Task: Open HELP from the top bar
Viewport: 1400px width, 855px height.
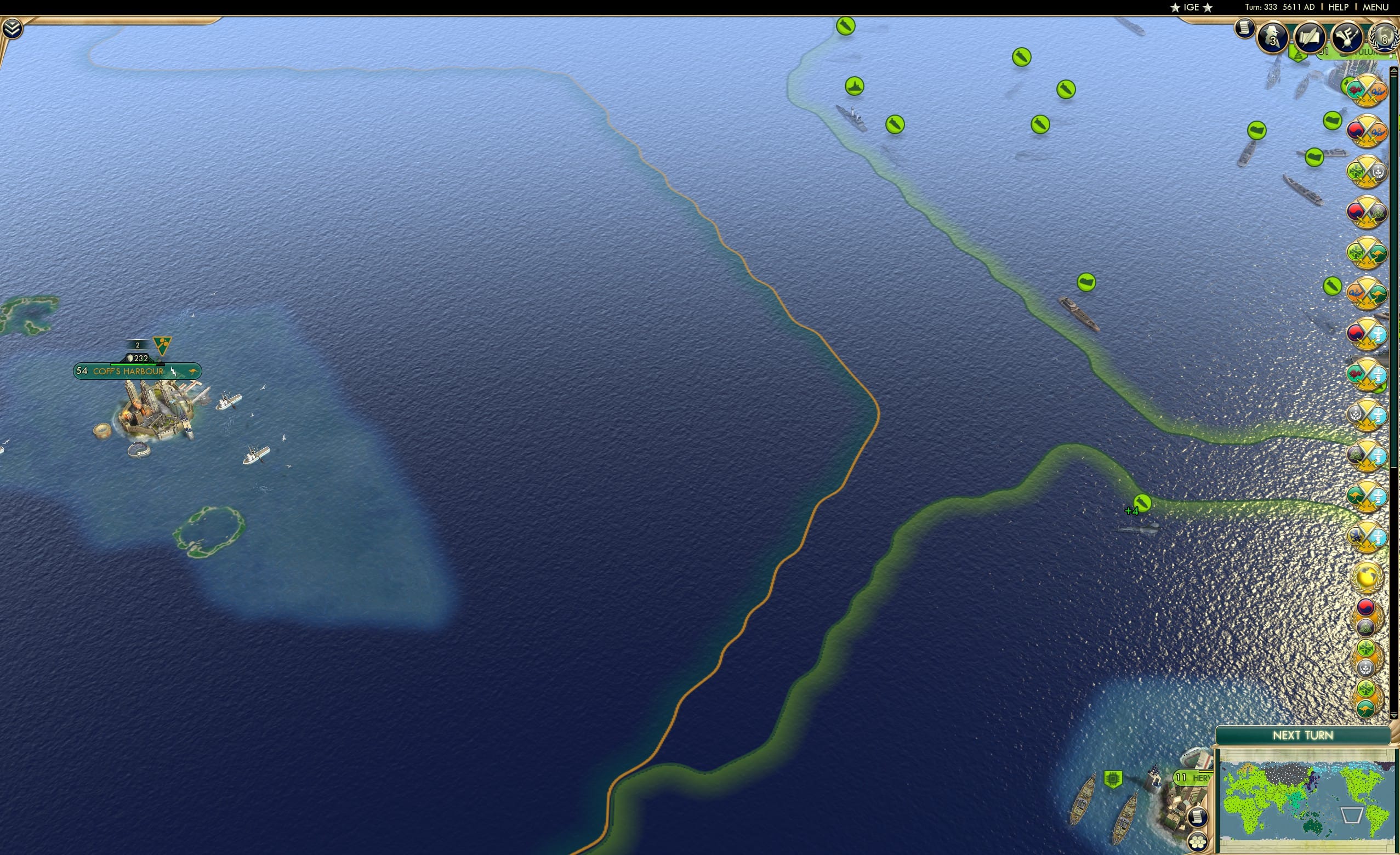Action: 1339,7
